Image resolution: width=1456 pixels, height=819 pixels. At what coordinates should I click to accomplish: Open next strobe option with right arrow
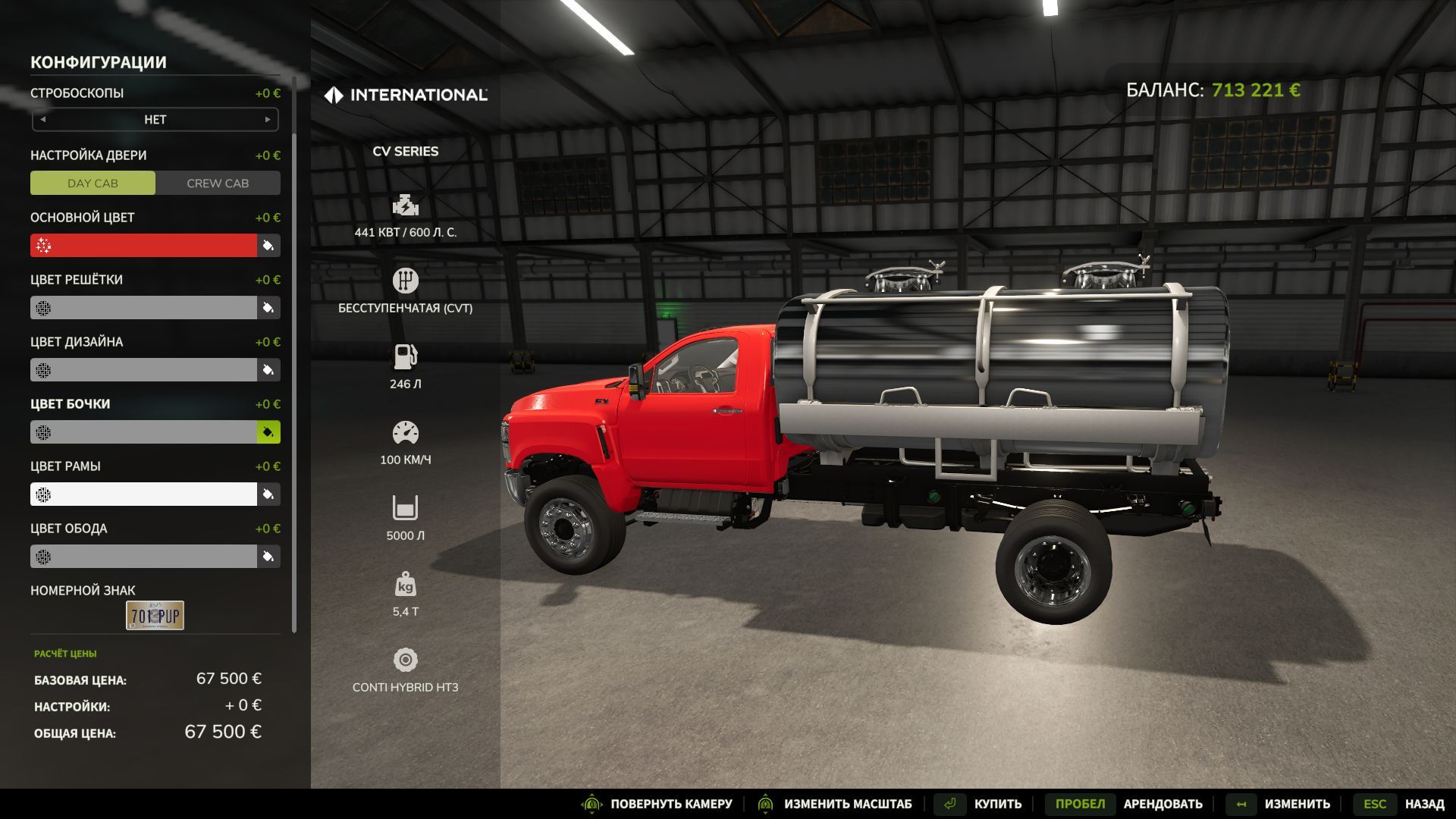(267, 119)
